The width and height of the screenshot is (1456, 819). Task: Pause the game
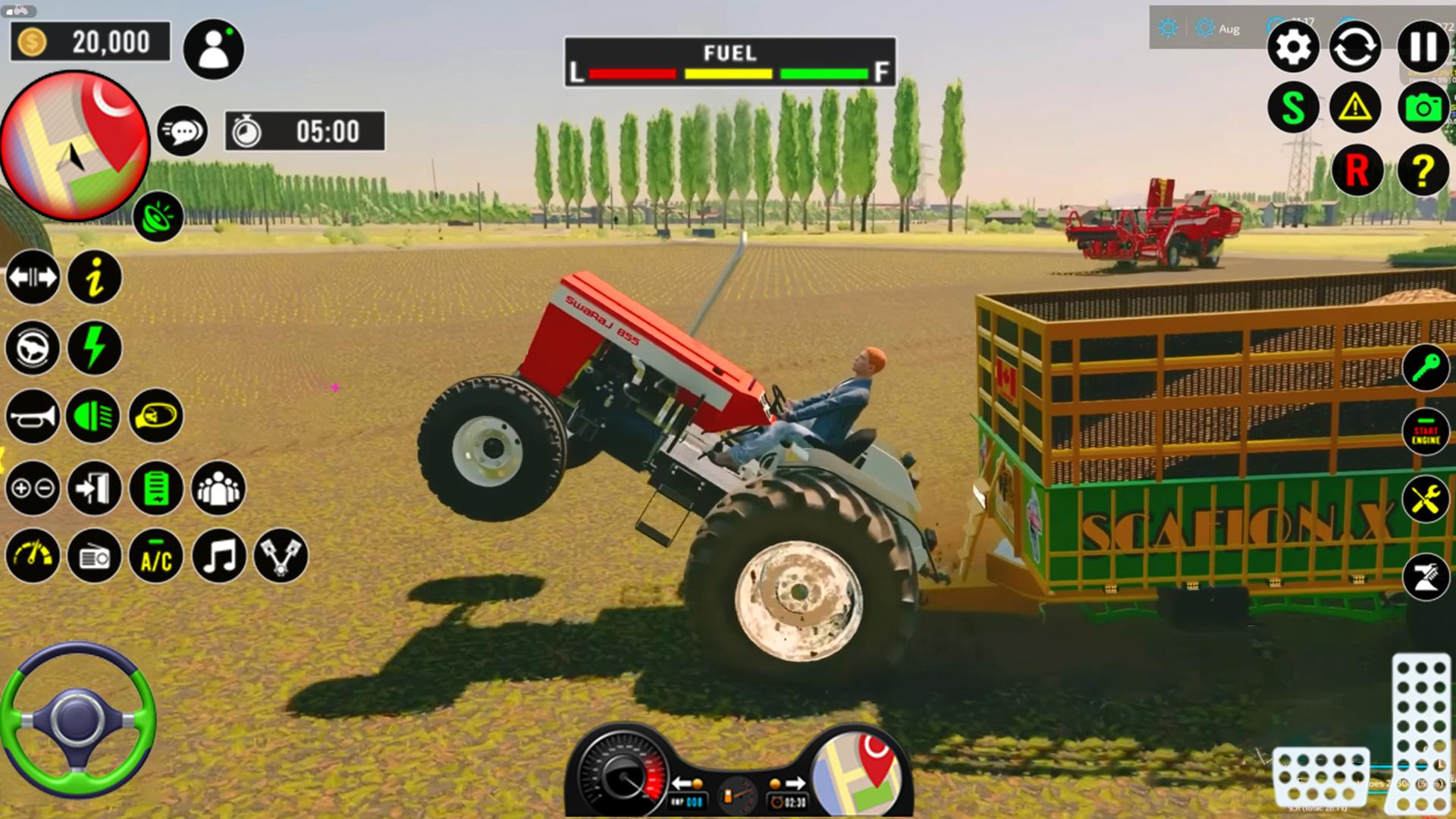pyautogui.click(x=1423, y=47)
